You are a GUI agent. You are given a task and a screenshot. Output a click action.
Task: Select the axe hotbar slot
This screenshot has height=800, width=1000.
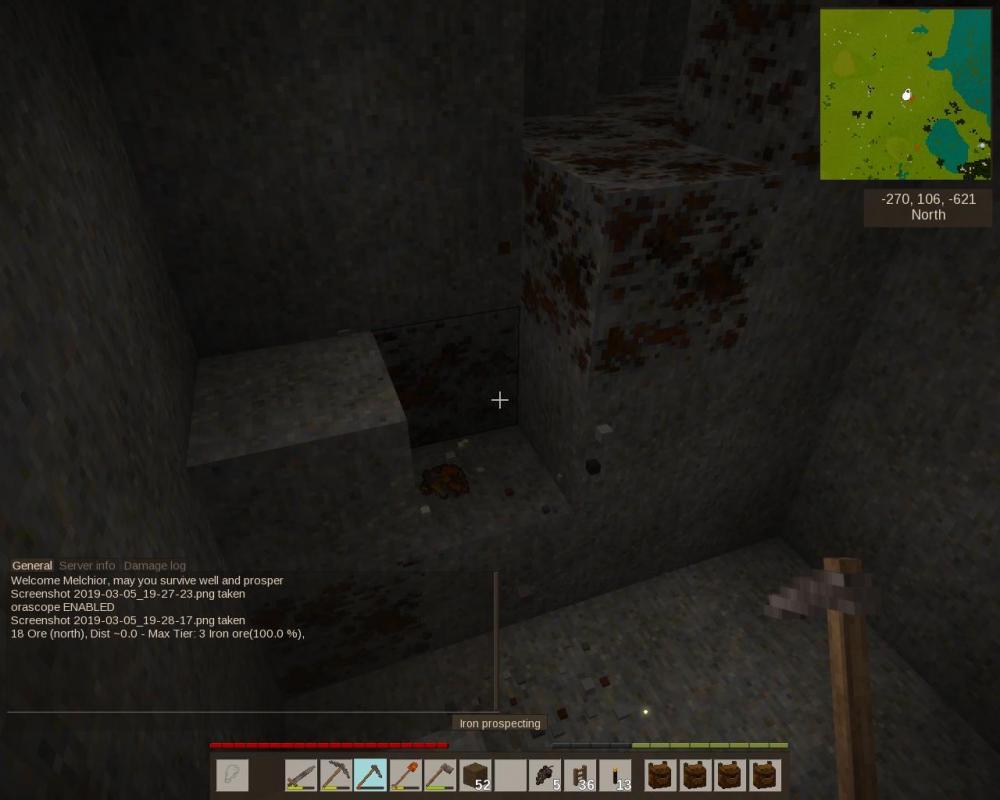pos(440,776)
